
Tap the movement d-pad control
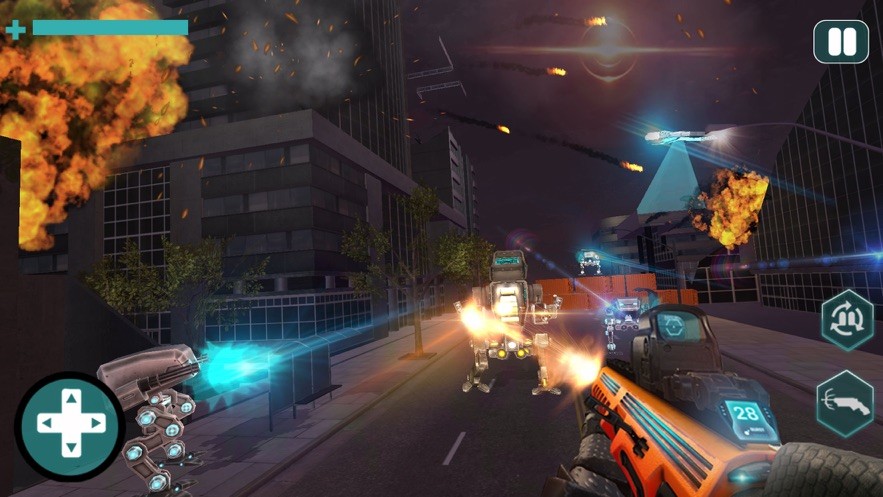pyautogui.click(x=69, y=425)
